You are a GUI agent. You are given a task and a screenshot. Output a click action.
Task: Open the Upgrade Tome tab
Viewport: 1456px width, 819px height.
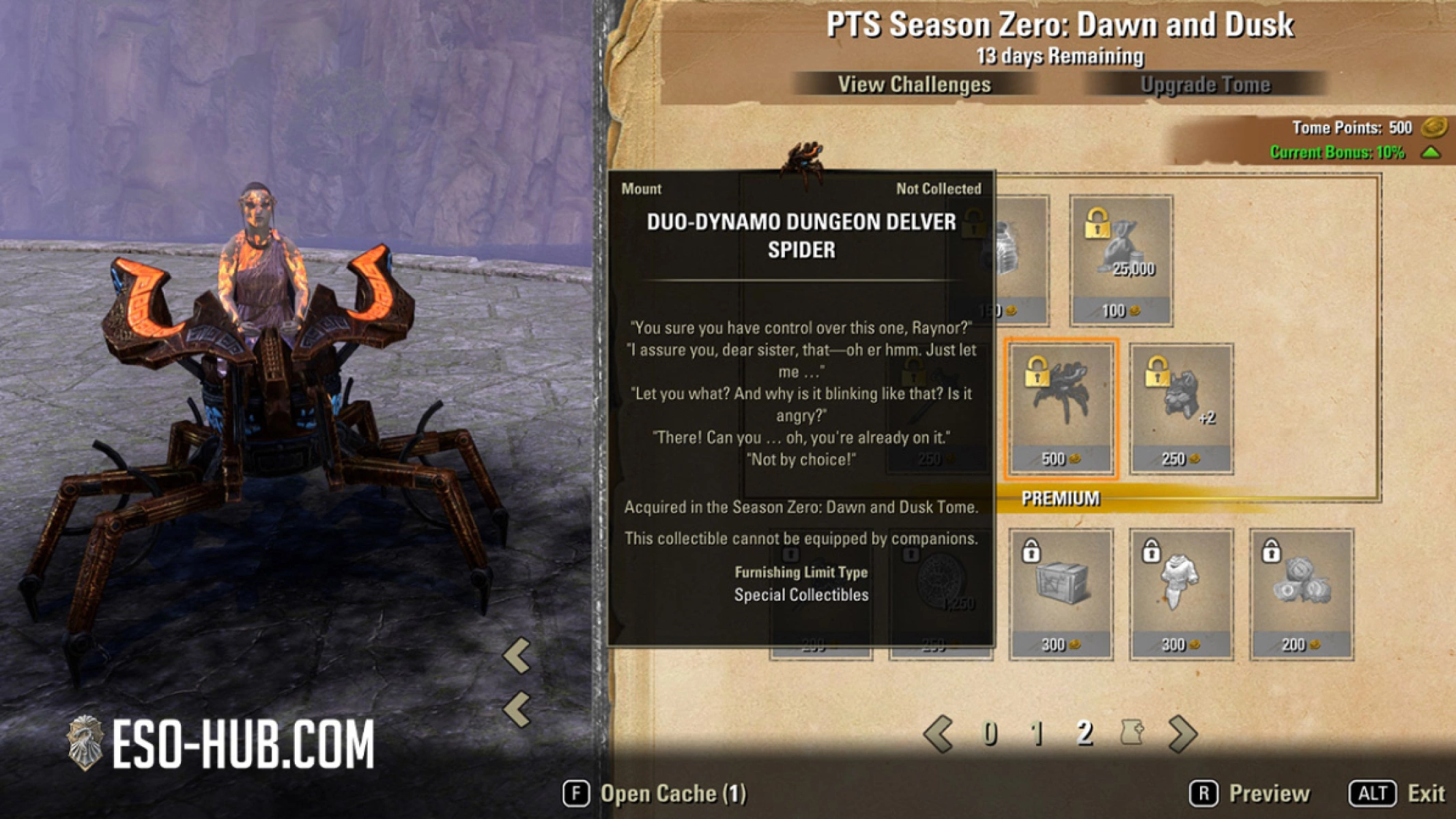[x=1206, y=85]
